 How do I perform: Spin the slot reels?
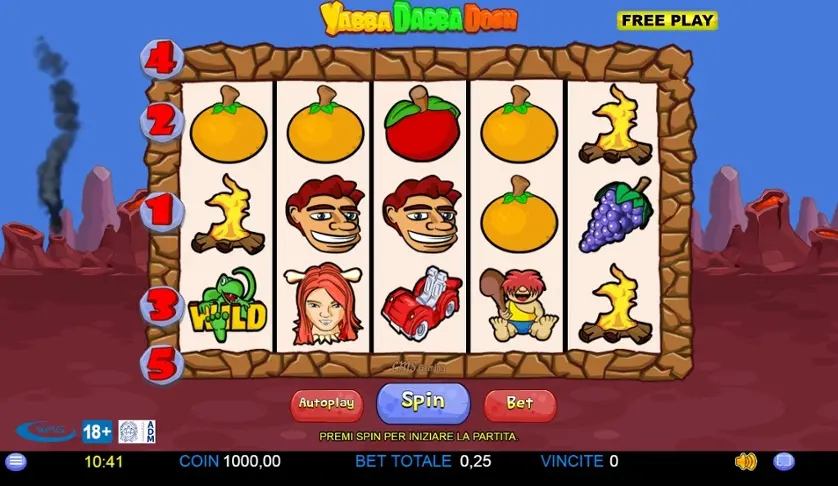tap(423, 402)
